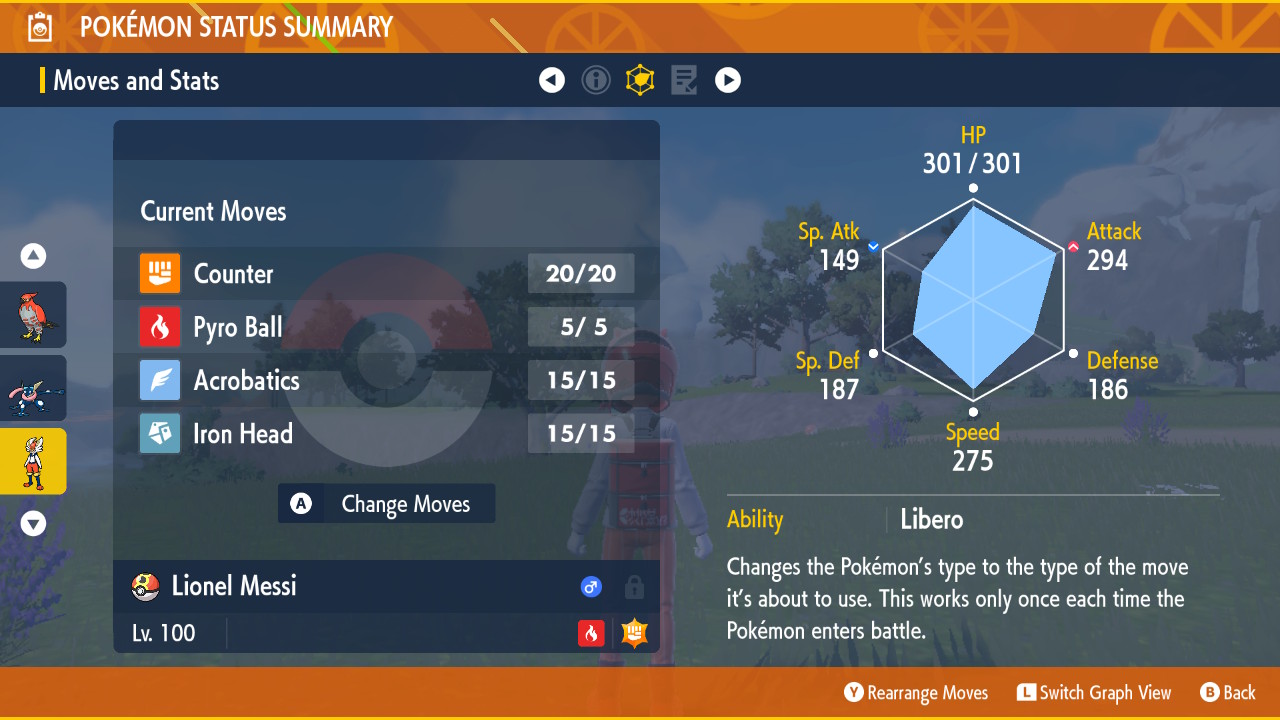
Task: Move up the party list arrow
Action: [x=33, y=257]
